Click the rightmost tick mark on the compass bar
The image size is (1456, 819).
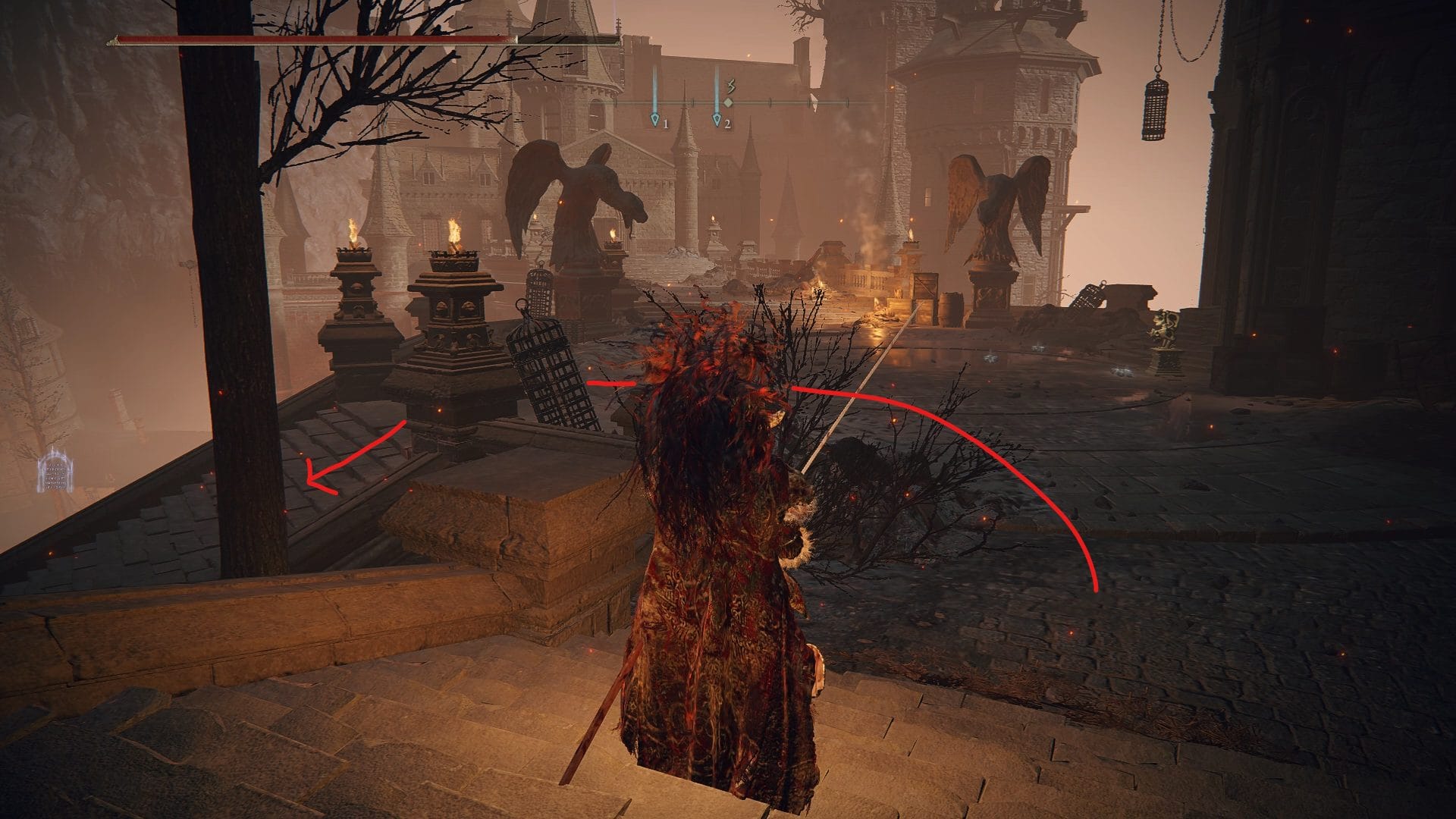click(847, 102)
